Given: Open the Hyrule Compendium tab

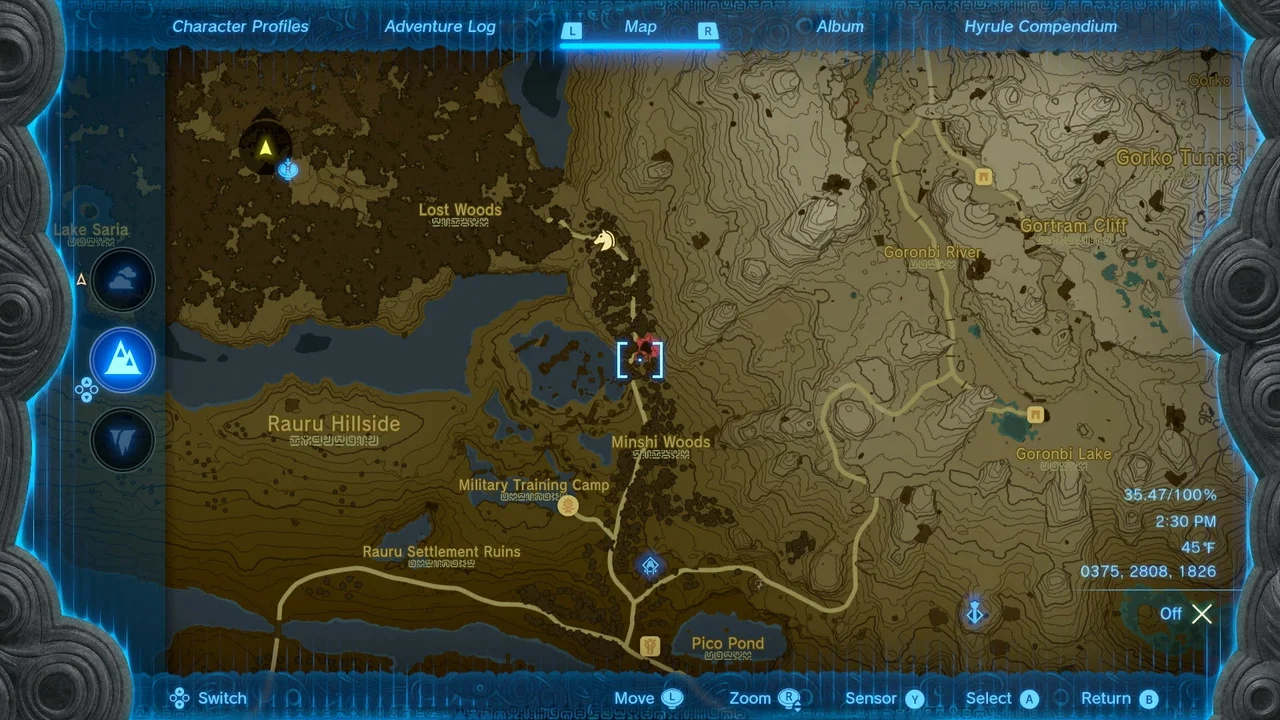Looking at the screenshot, I should click(x=1040, y=27).
